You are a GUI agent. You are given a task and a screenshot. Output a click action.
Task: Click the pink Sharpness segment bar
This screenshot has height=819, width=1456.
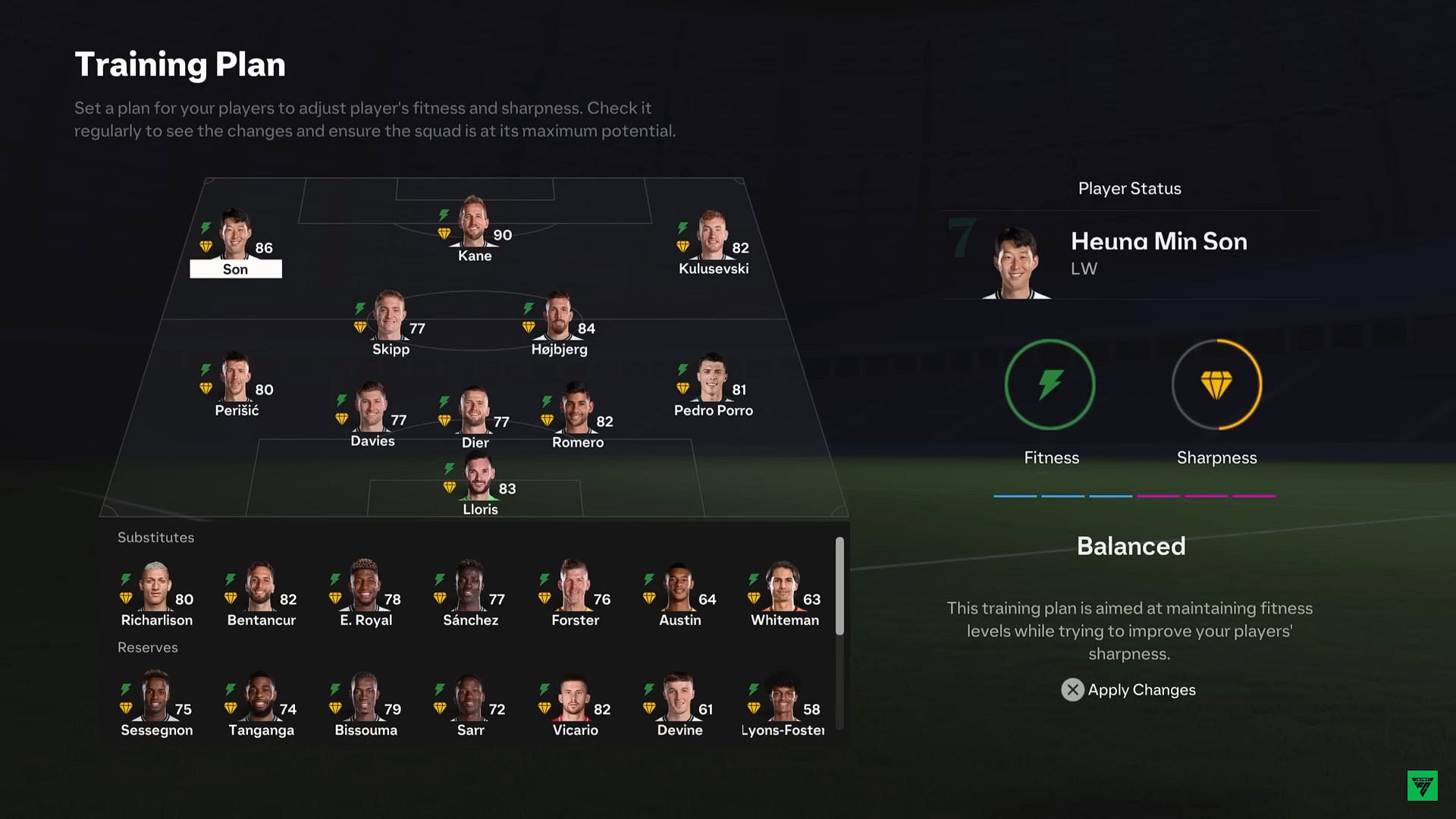[x=1207, y=494]
